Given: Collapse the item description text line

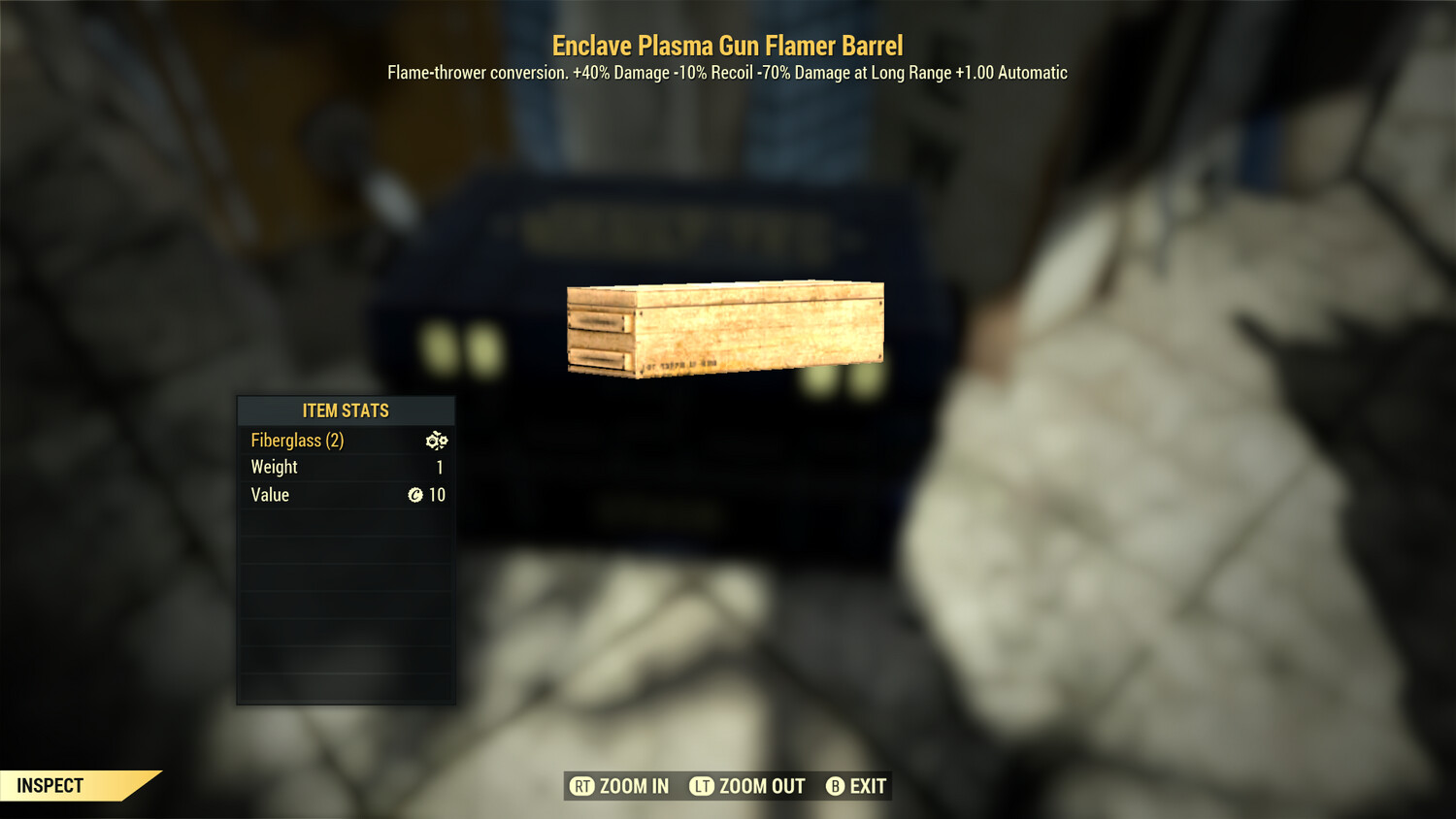Looking at the screenshot, I should 726,72.
